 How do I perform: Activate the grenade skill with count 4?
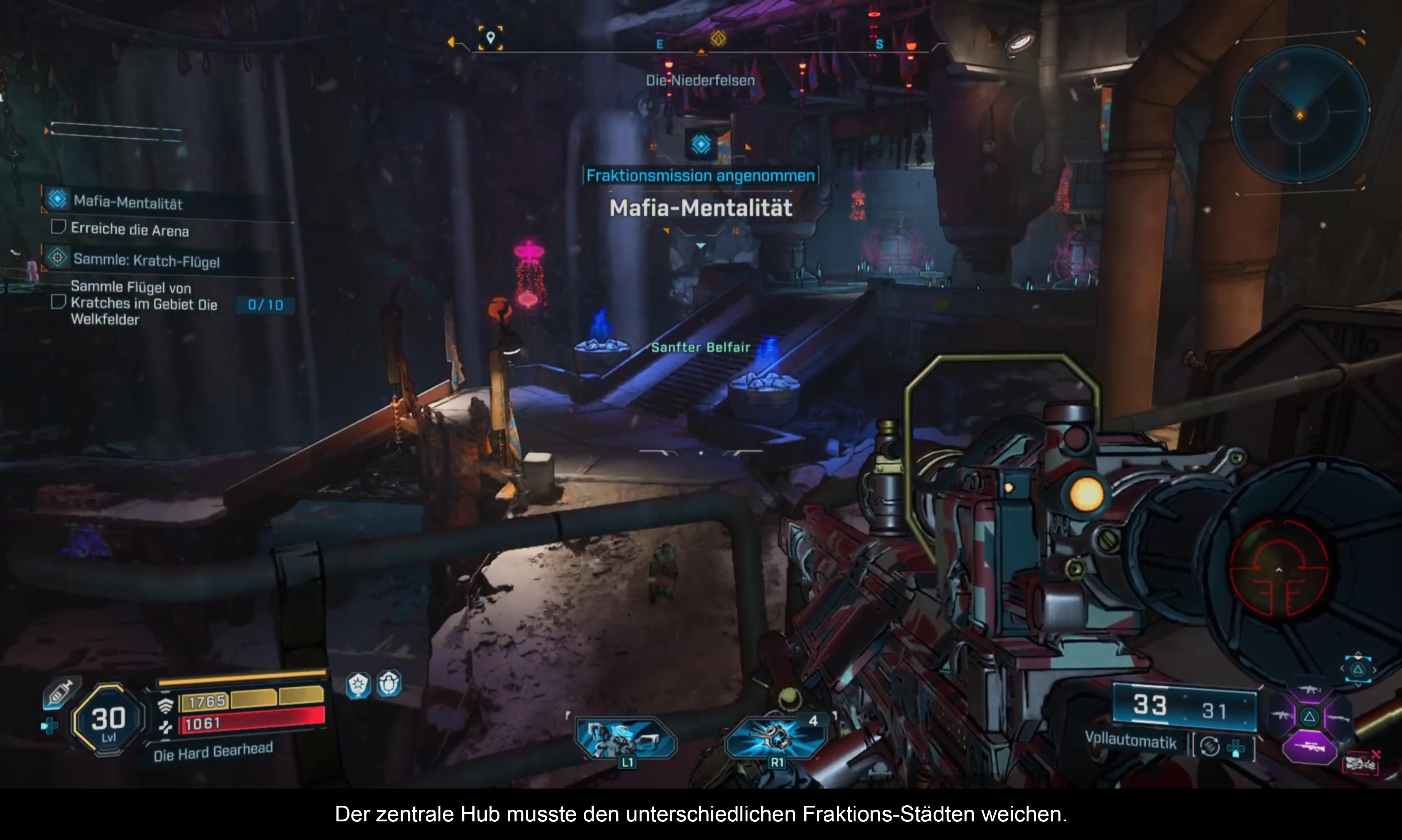[777, 738]
